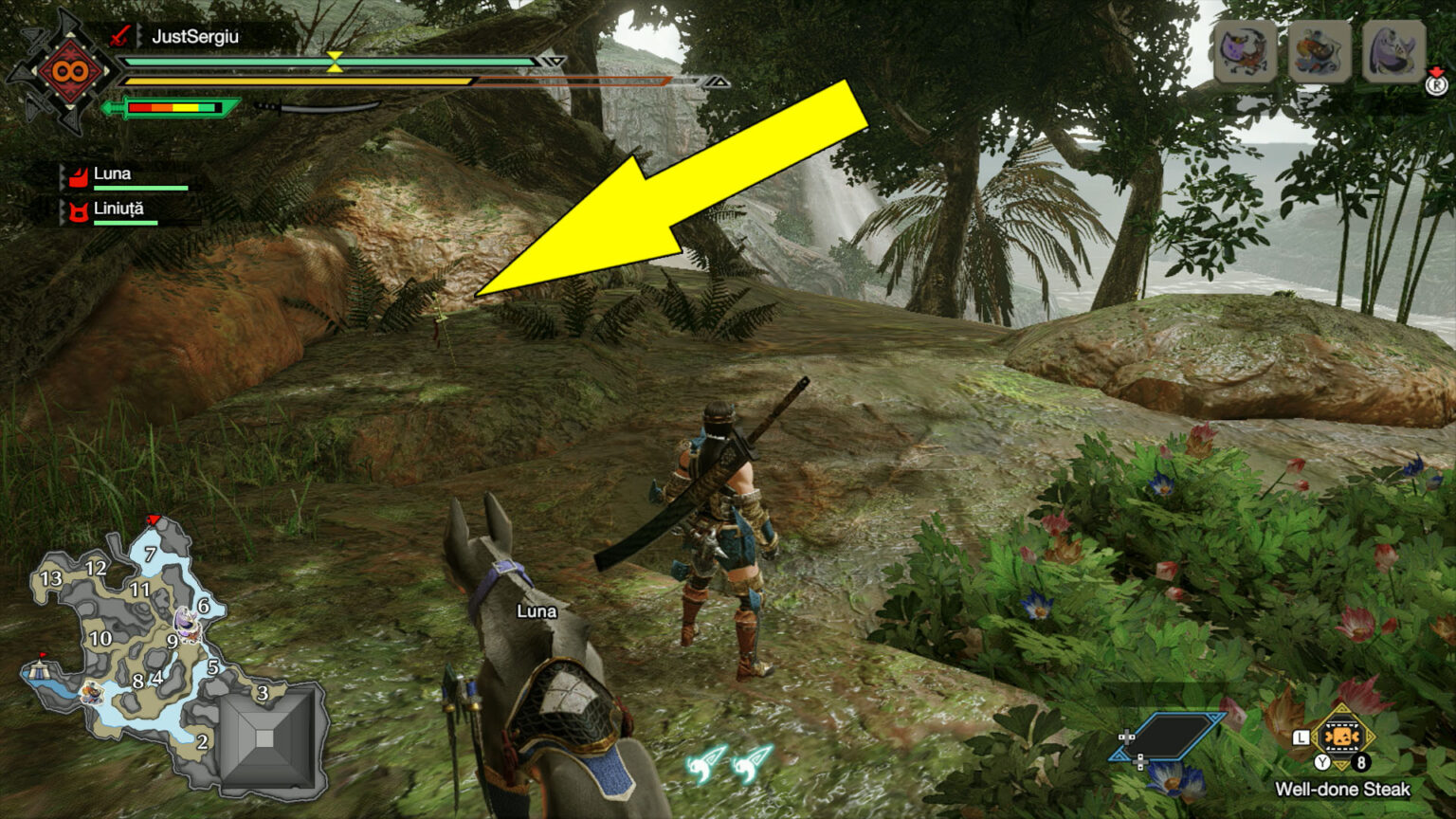The image size is (1456, 819).
Task: Click the black 8 item count badge
Action: (1361, 761)
